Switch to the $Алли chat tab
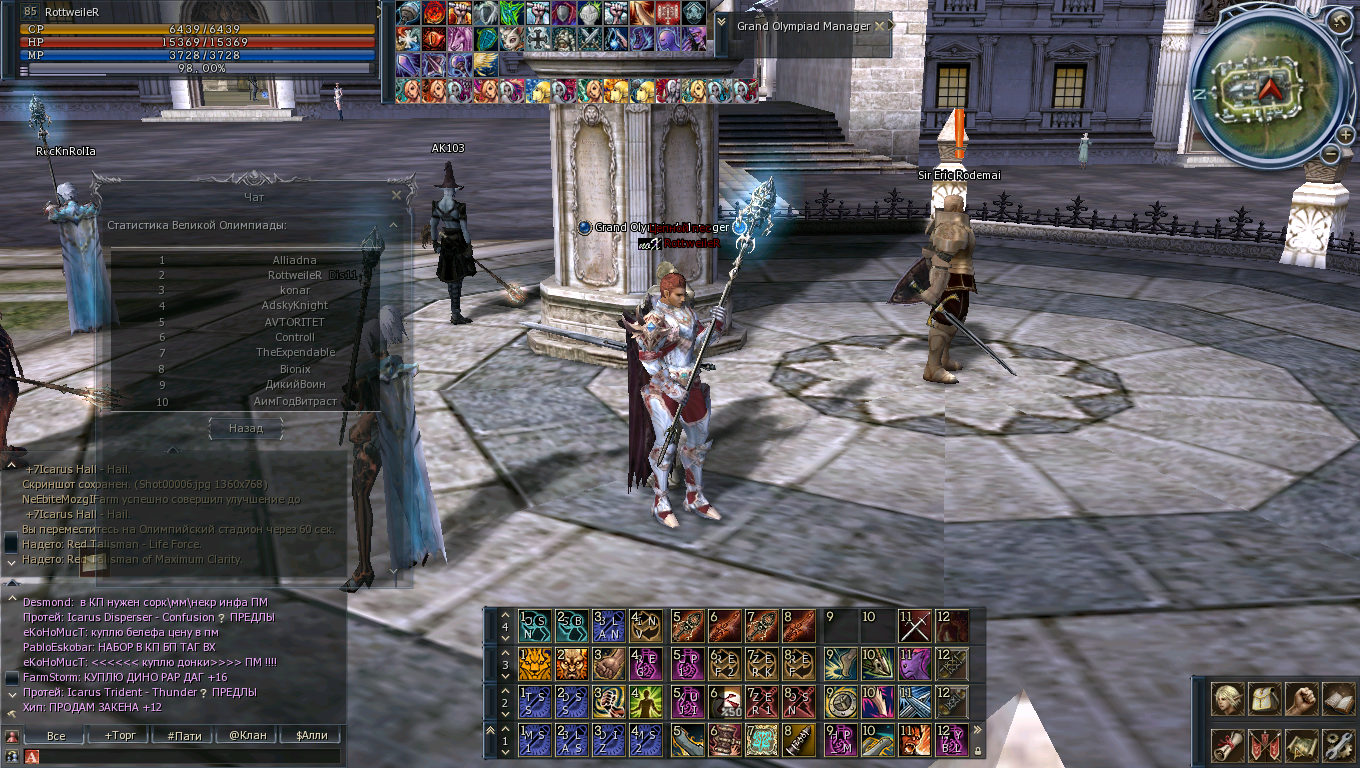1360x768 pixels. (311, 736)
